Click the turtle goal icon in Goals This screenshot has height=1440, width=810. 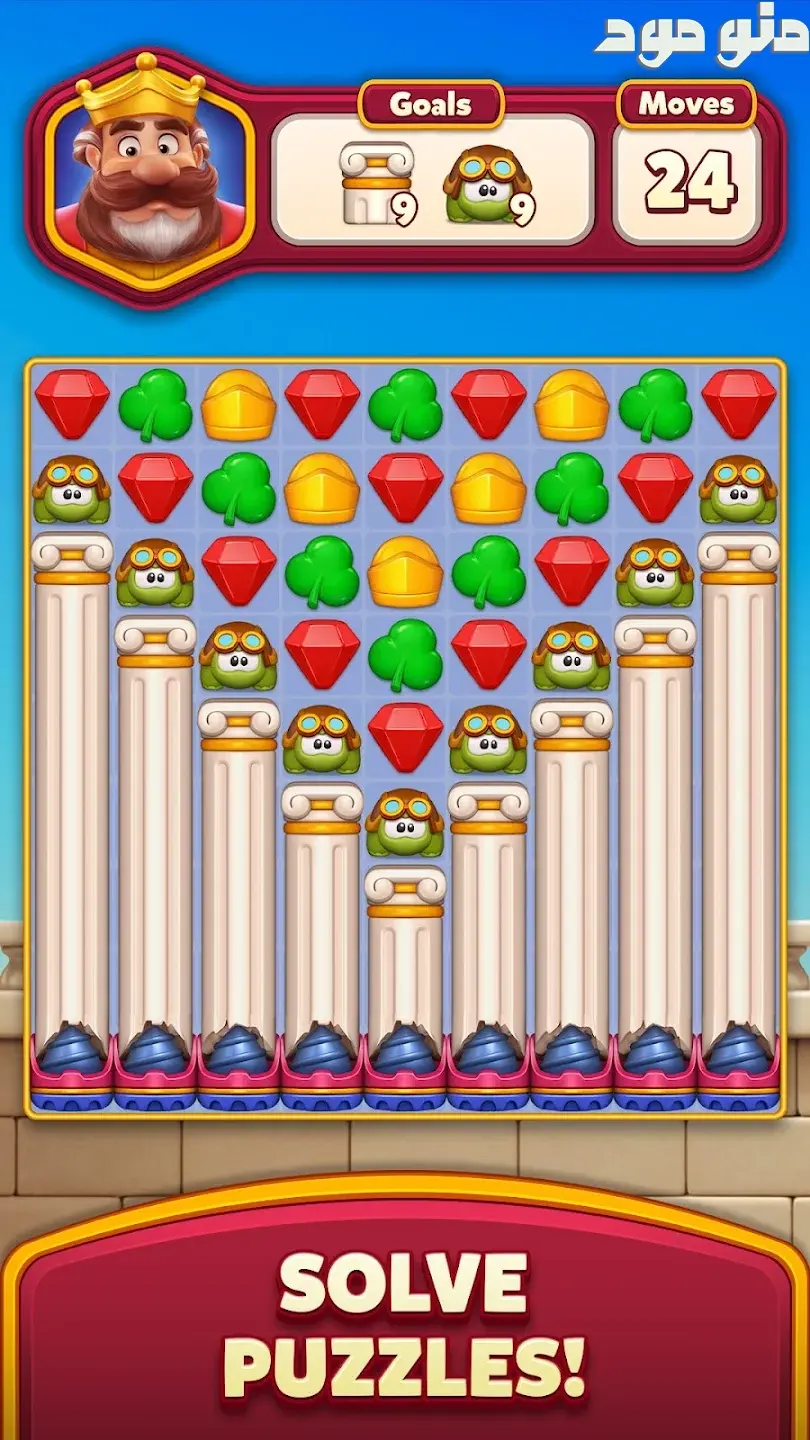[487, 184]
